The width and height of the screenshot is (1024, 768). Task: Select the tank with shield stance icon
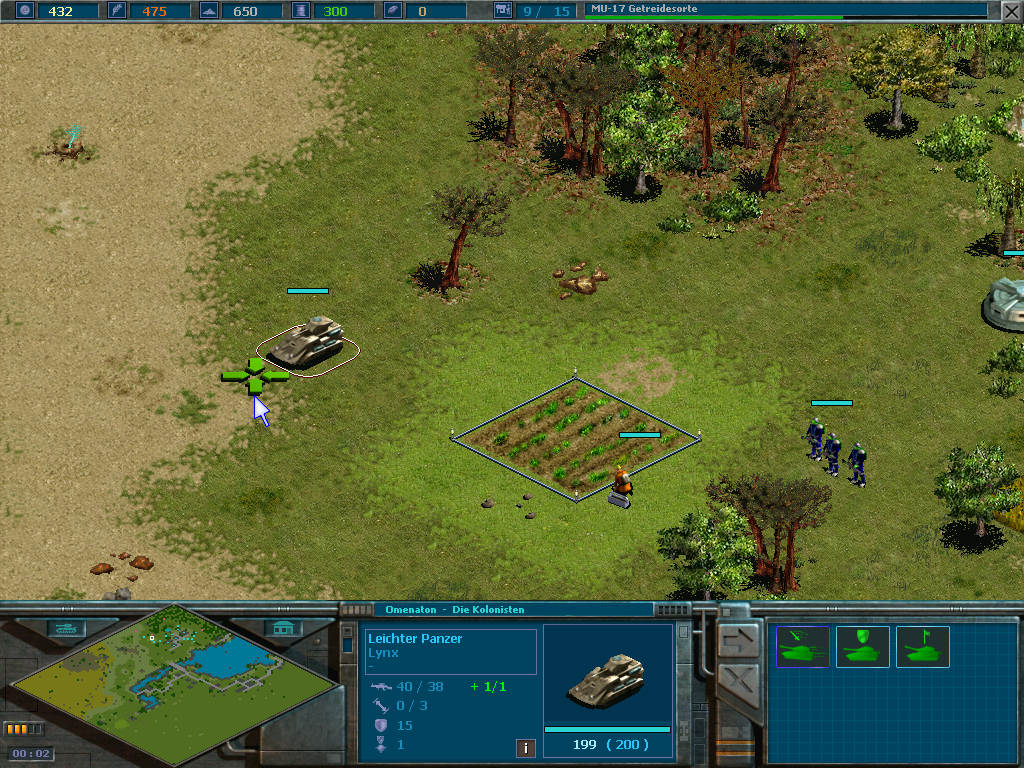click(x=862, y=647)
